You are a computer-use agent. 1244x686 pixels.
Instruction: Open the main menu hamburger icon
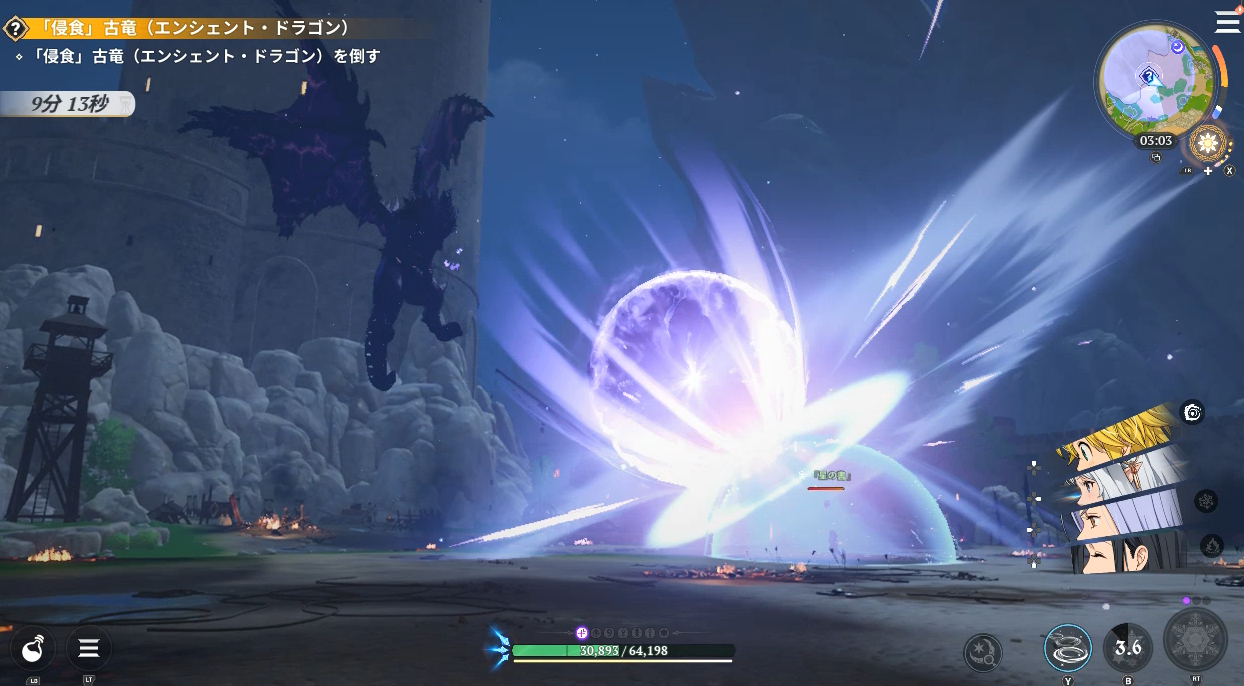(1227, 22)
